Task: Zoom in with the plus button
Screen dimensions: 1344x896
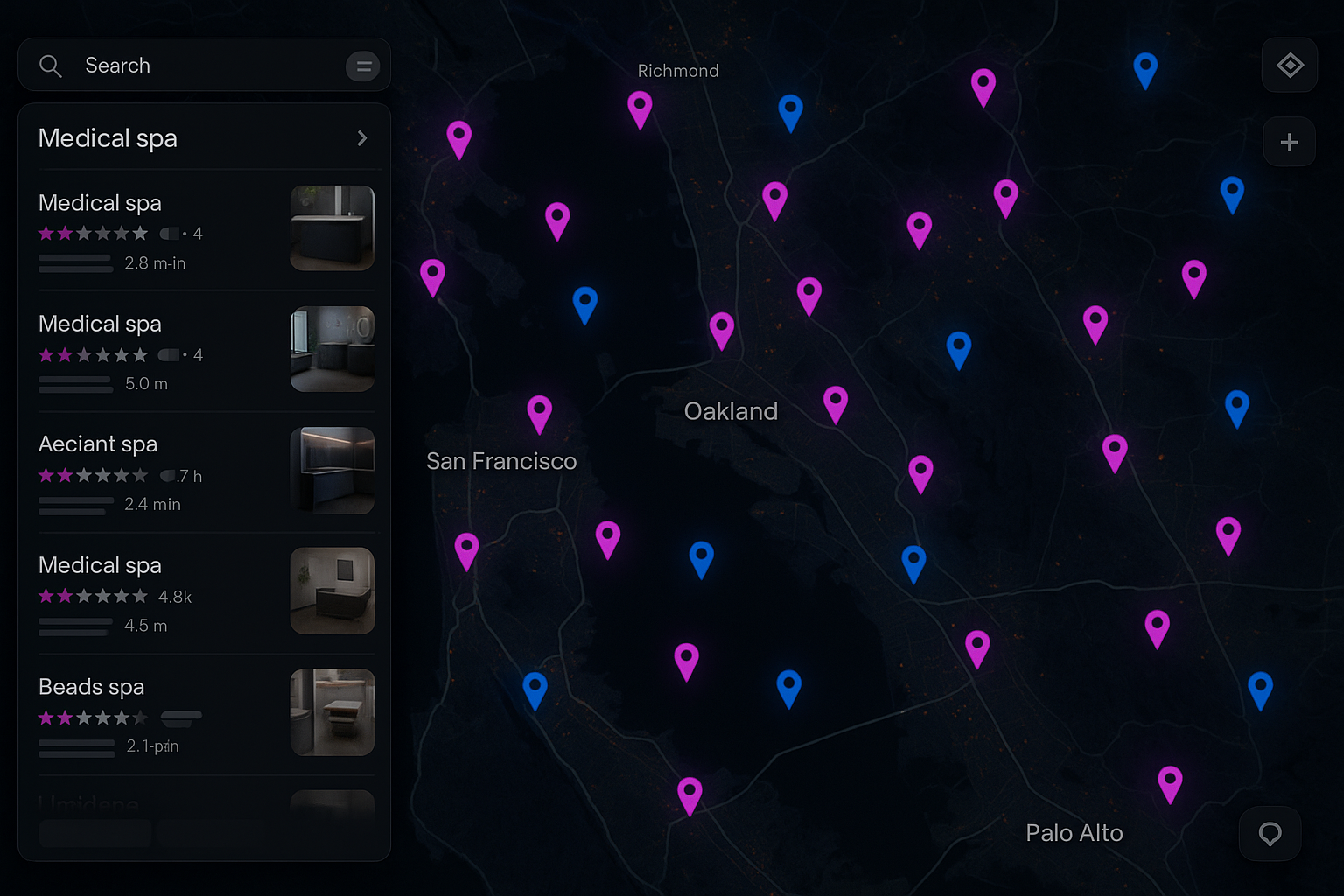Action: pyautogui.click(x=1289, y=142)
